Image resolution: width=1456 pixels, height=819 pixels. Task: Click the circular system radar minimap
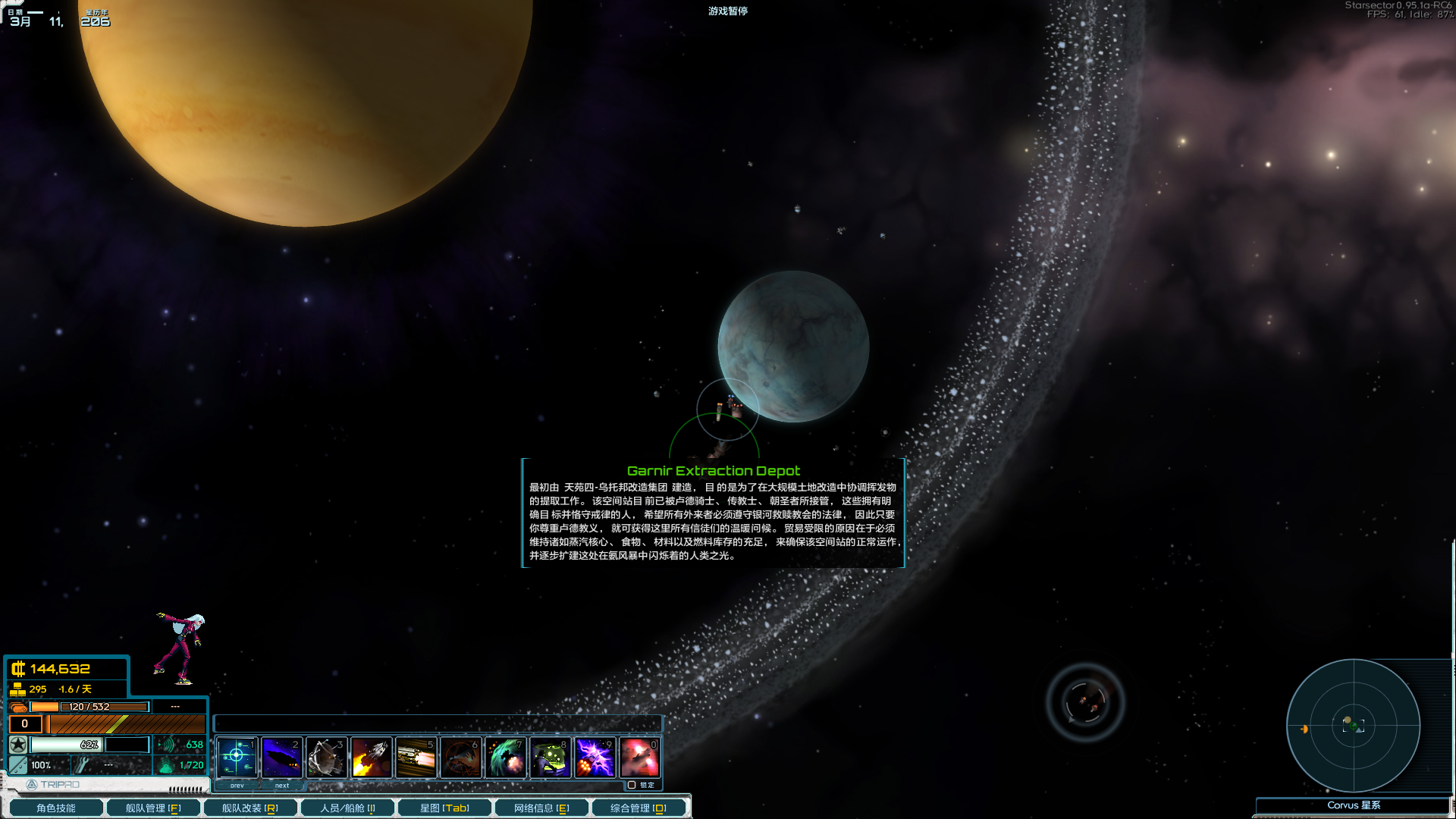click(1353, 726)
